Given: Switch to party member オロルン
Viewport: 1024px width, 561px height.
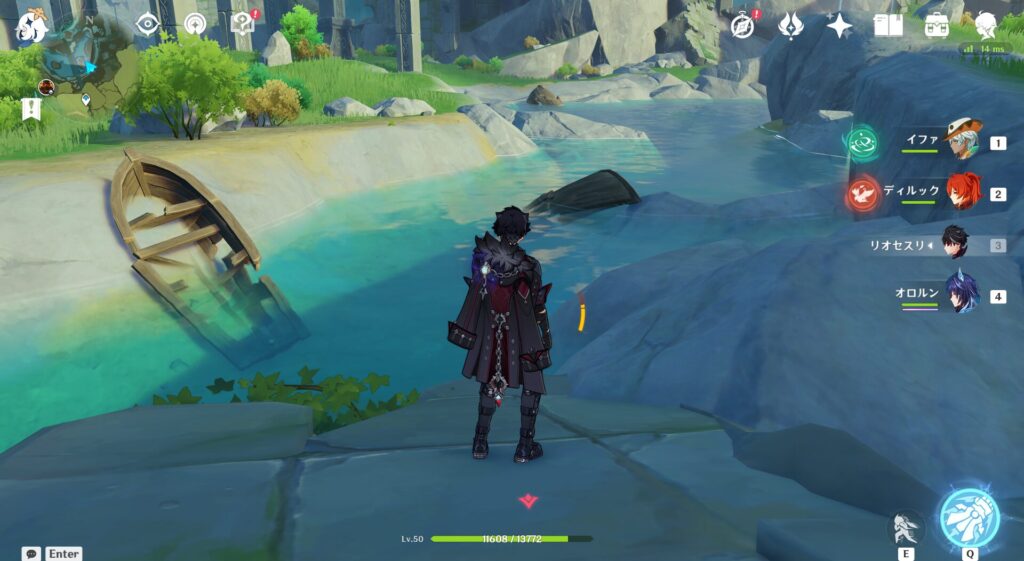Looking at the screenshot, I should coord(962,295).
